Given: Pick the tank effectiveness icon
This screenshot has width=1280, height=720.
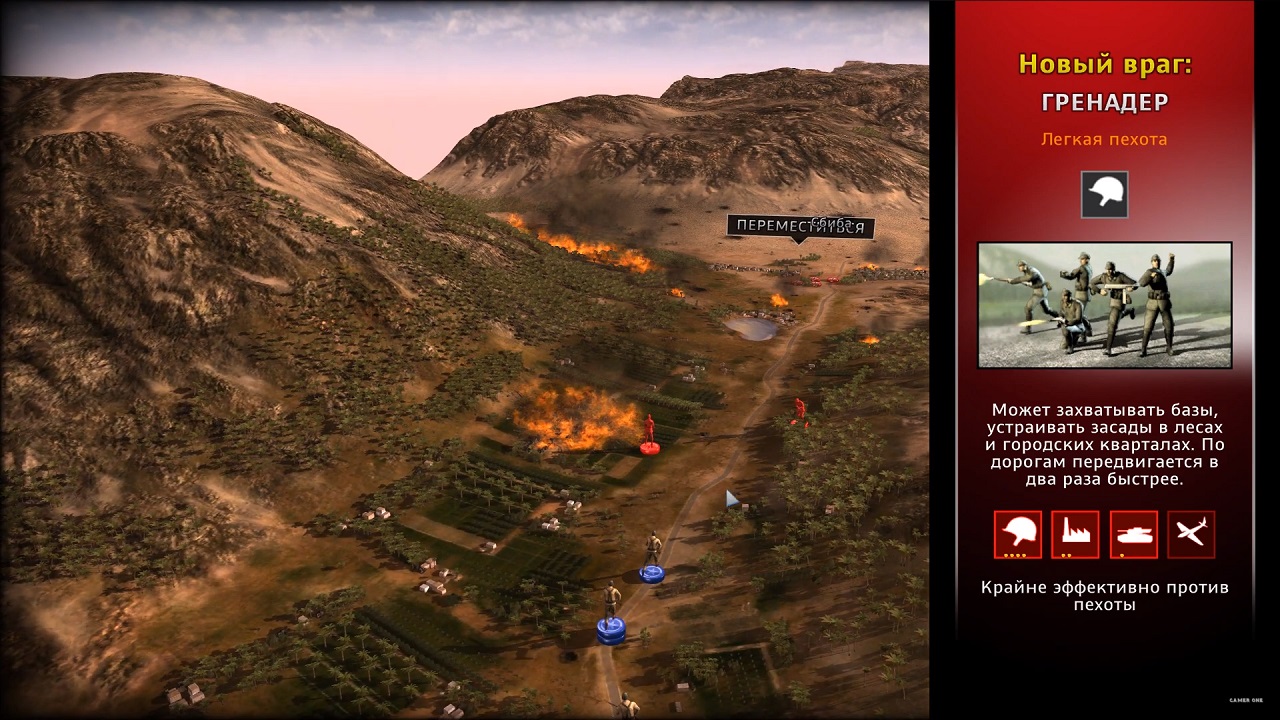Looking at the screenshot, I should point(1133,534).
